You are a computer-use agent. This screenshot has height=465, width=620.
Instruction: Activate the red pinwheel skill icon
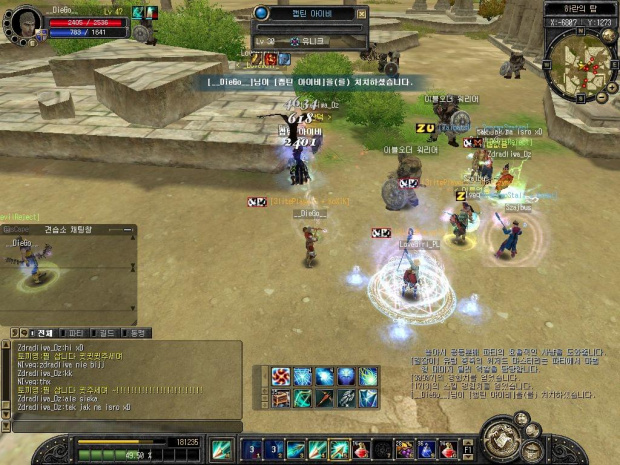(281, 376)
